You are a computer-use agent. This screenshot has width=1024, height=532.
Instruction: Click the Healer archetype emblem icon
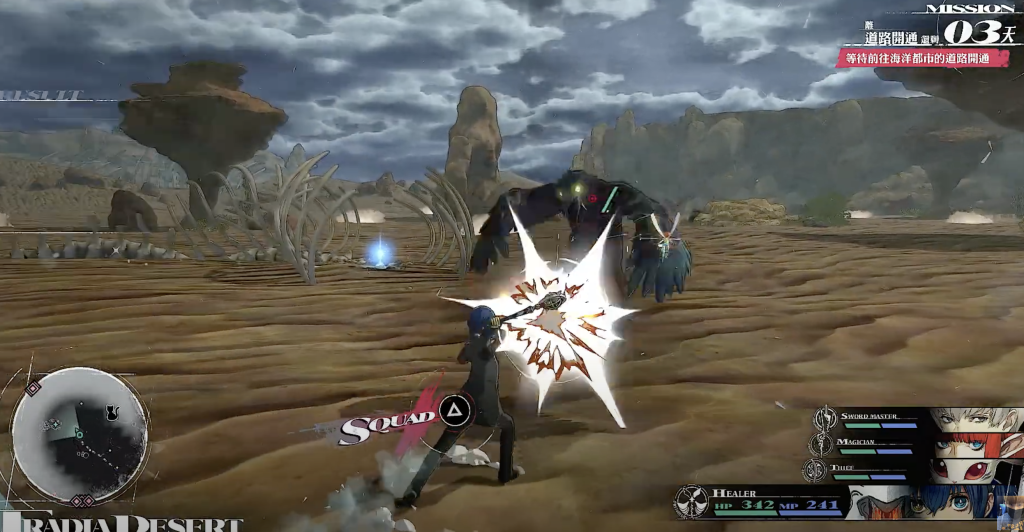point(691,501)
